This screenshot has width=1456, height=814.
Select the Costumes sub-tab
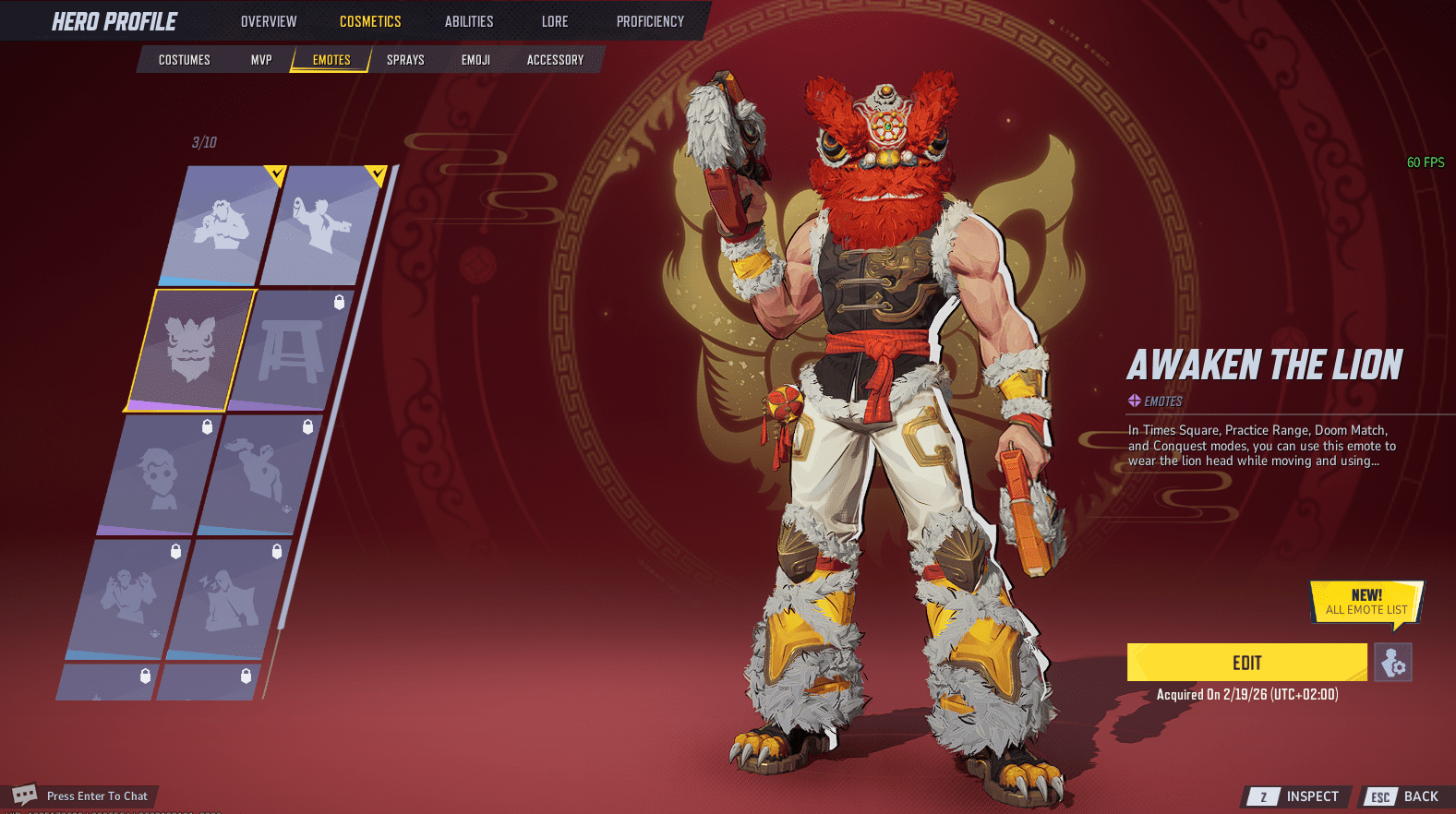tap(185, 60)
